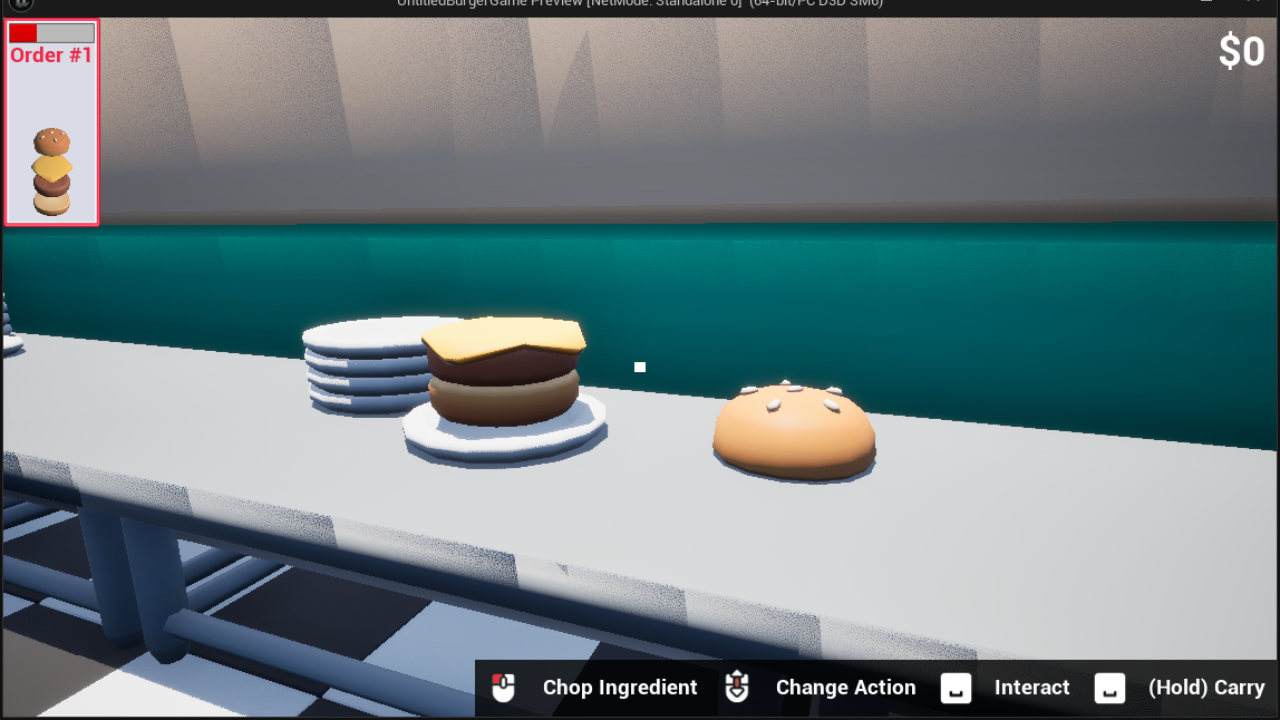Click the preview window title bar text
This screenshot has width=1280, height=720.
coord(640,3)
